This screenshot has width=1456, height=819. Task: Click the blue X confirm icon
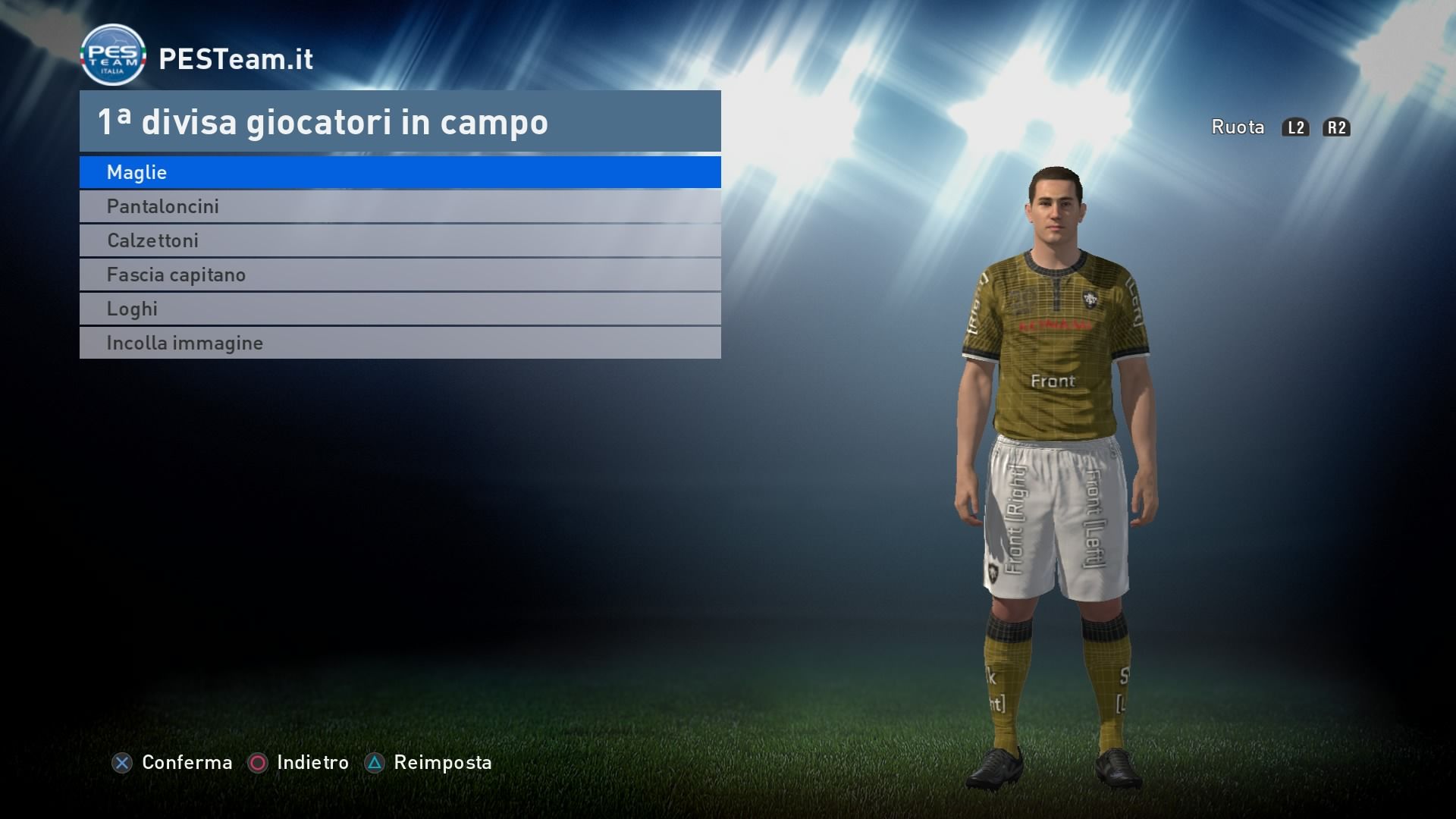point(123,763)
